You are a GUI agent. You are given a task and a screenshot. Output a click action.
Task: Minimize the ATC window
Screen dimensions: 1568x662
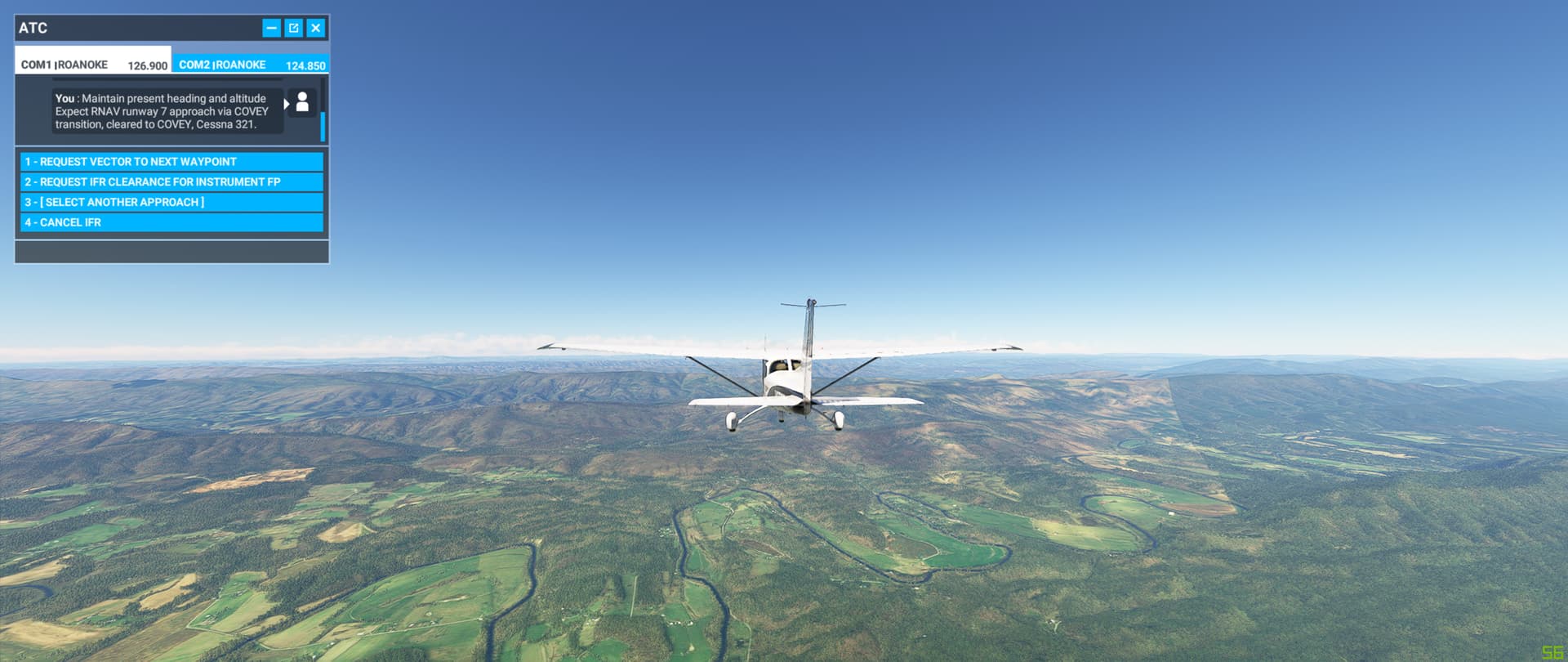click(x=270, y=27)
